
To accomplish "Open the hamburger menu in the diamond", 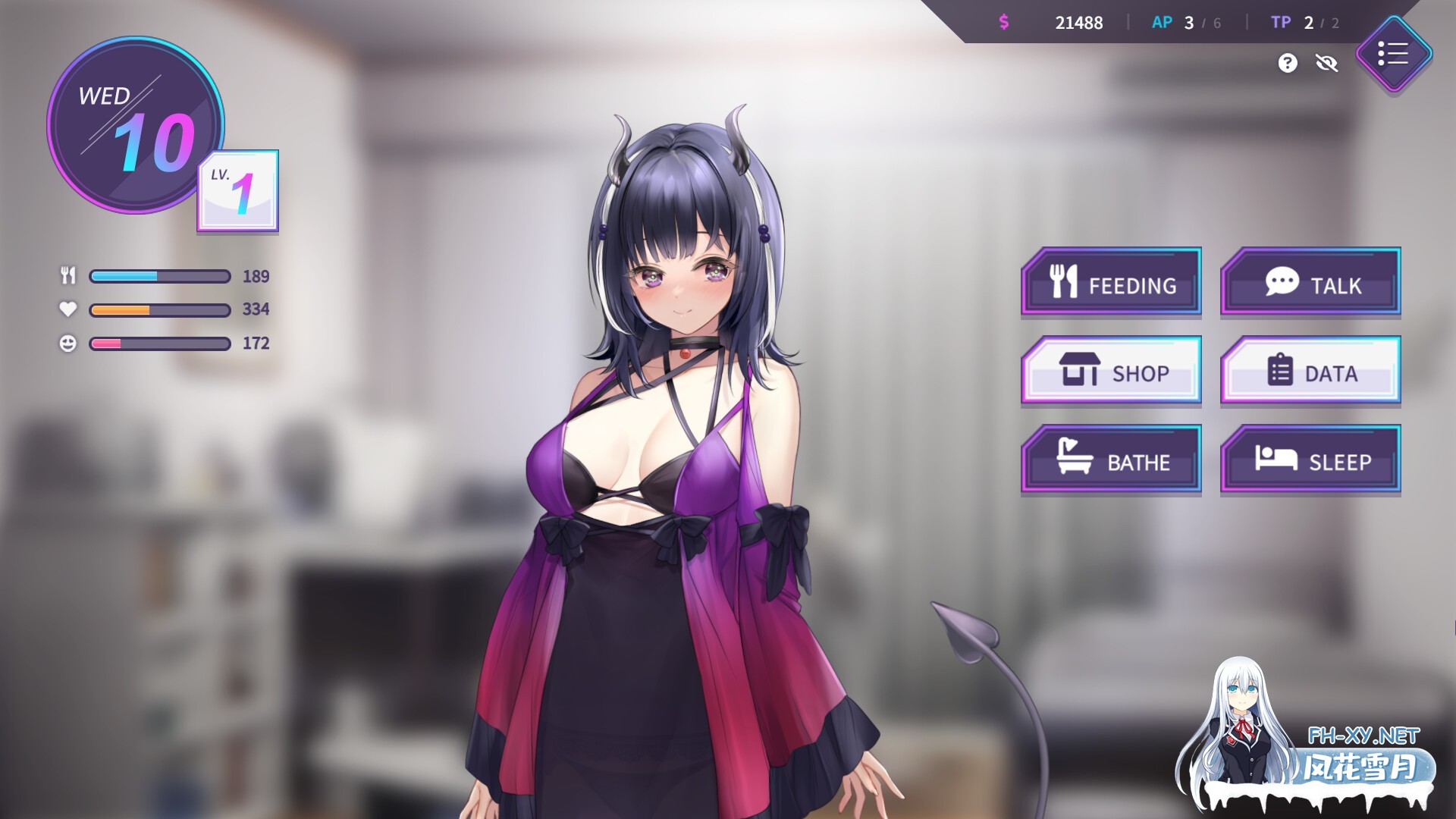I will click(1394, 54).
